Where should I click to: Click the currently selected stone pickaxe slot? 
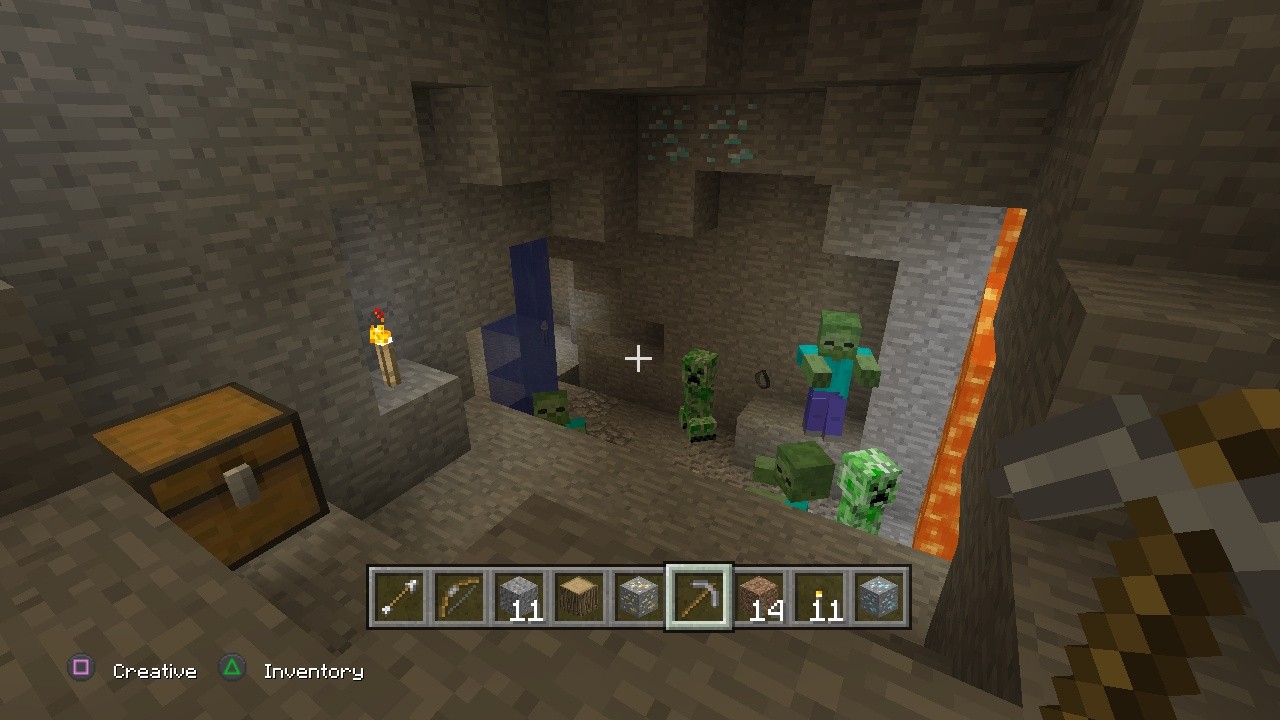[699, 597]
